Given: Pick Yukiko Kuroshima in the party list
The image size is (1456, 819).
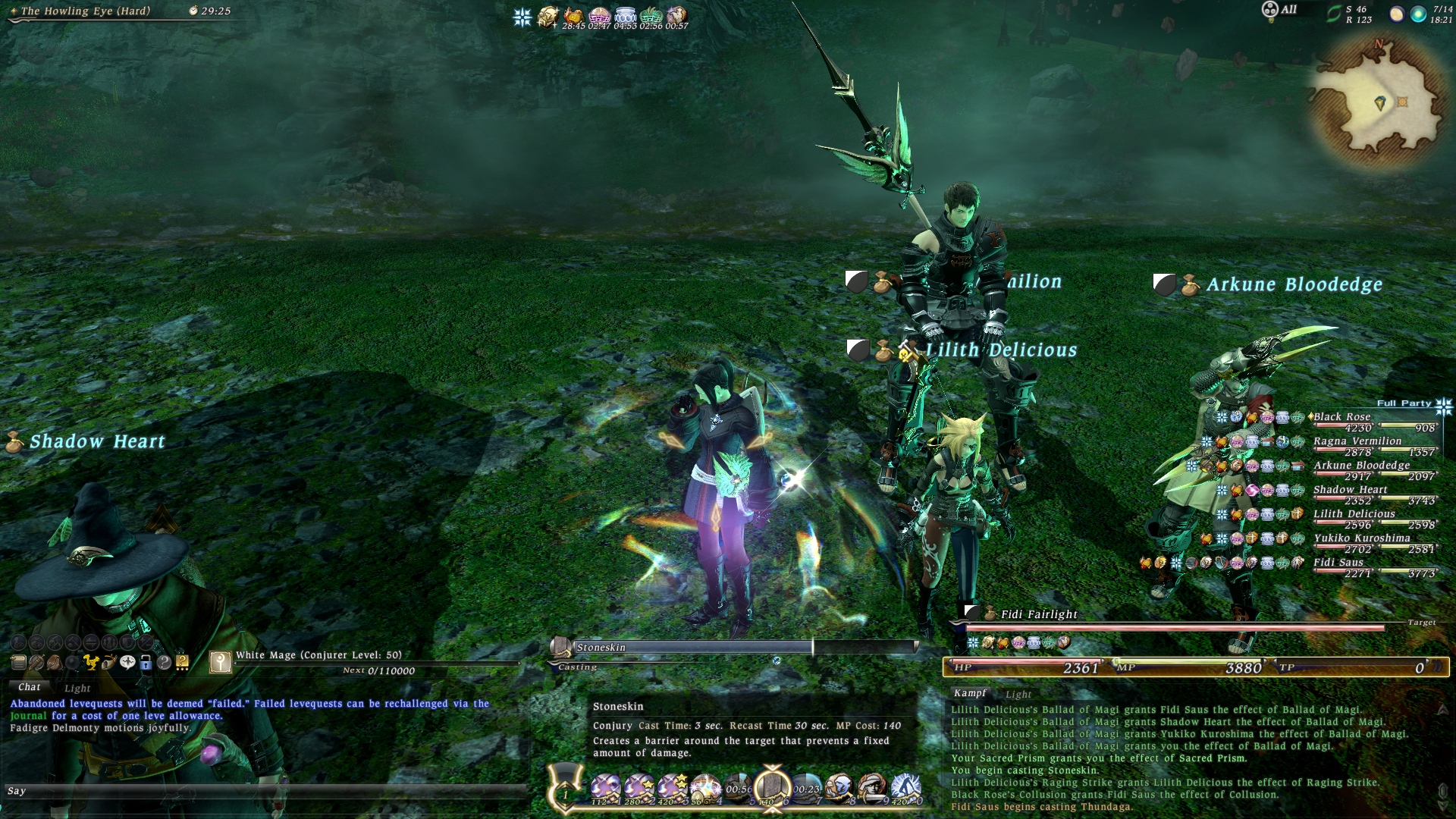Looking at the screenshot, I should click(x=1361, y=538).
